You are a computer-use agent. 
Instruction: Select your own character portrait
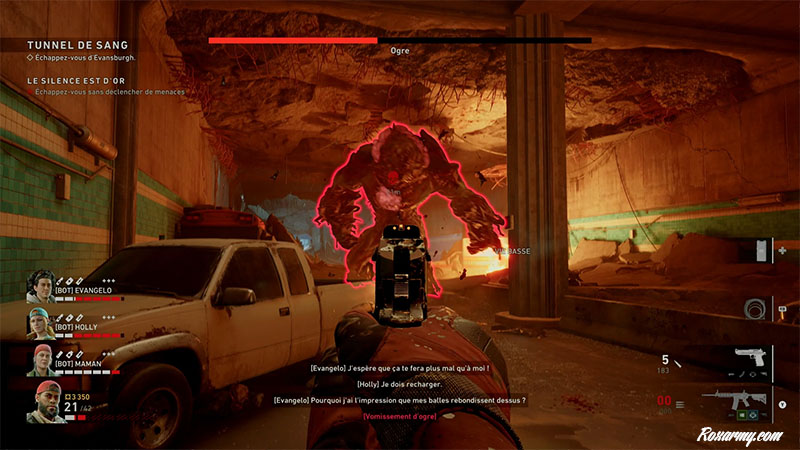click(44, 402)
